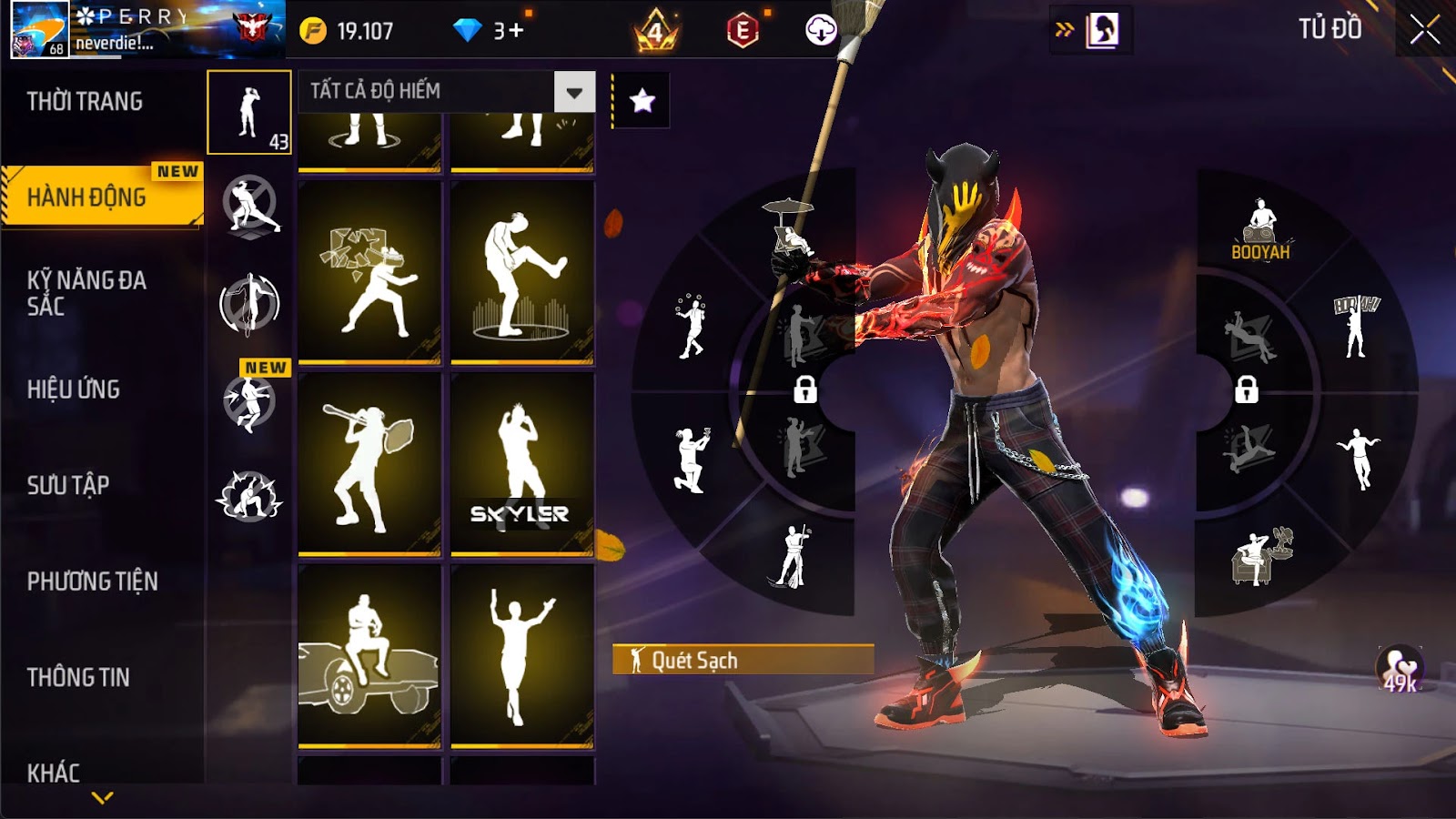Switch to the Hiệu Ứng category
Screen dimensions: 1456x819
coord(74,389)
